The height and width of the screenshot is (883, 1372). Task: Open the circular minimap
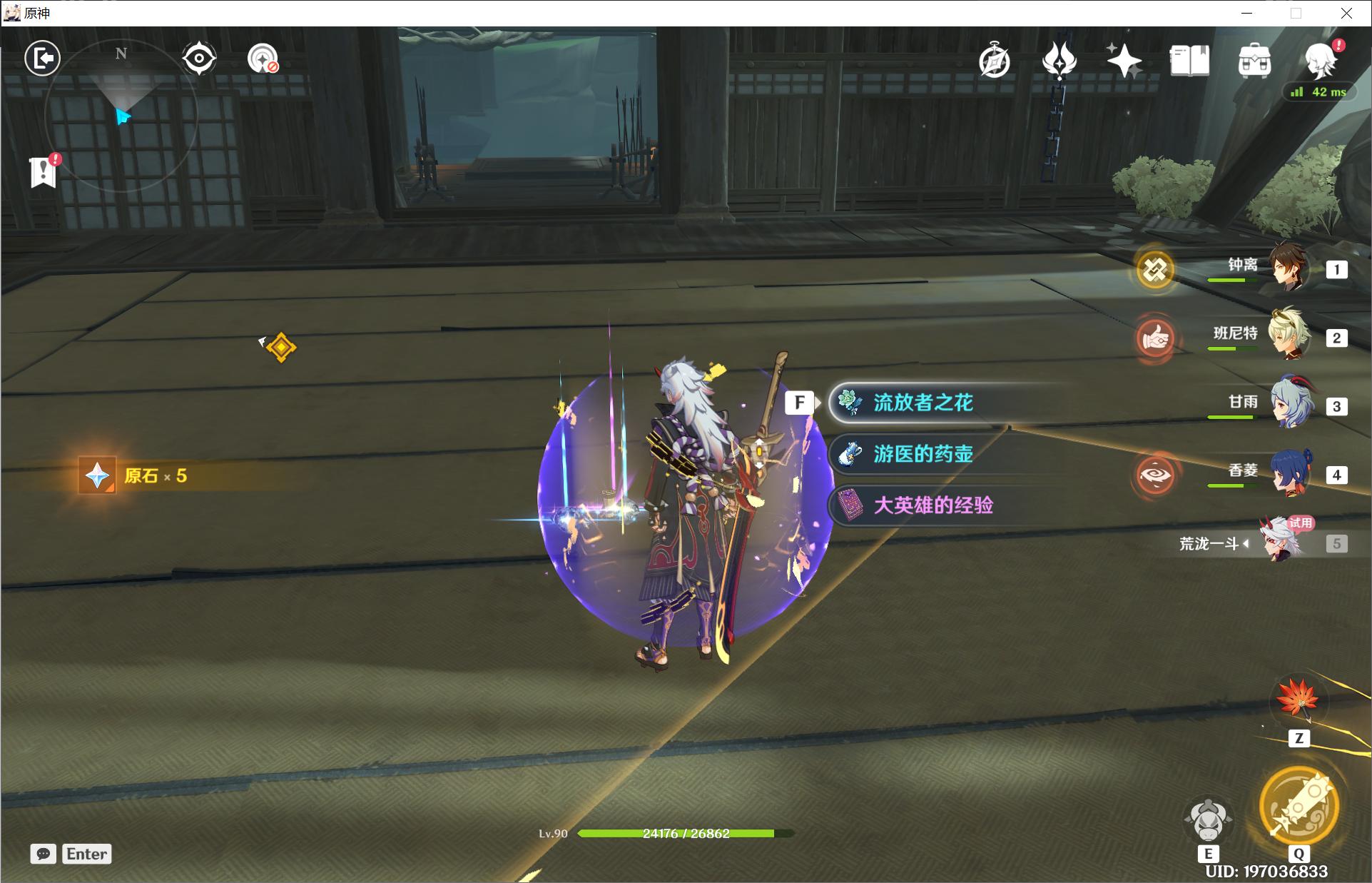coord(121,114)
